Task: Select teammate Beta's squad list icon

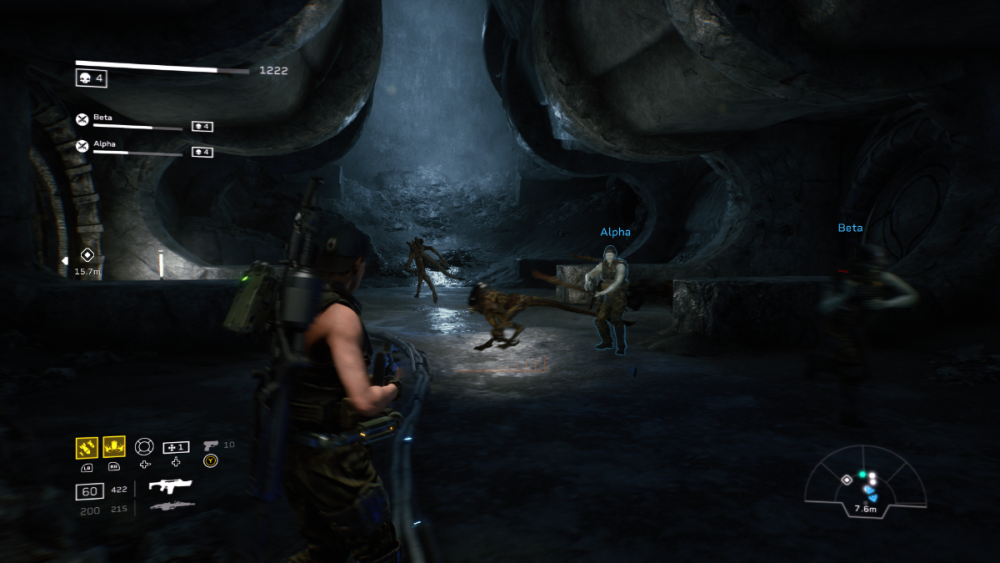Action: tap(82, 120)
